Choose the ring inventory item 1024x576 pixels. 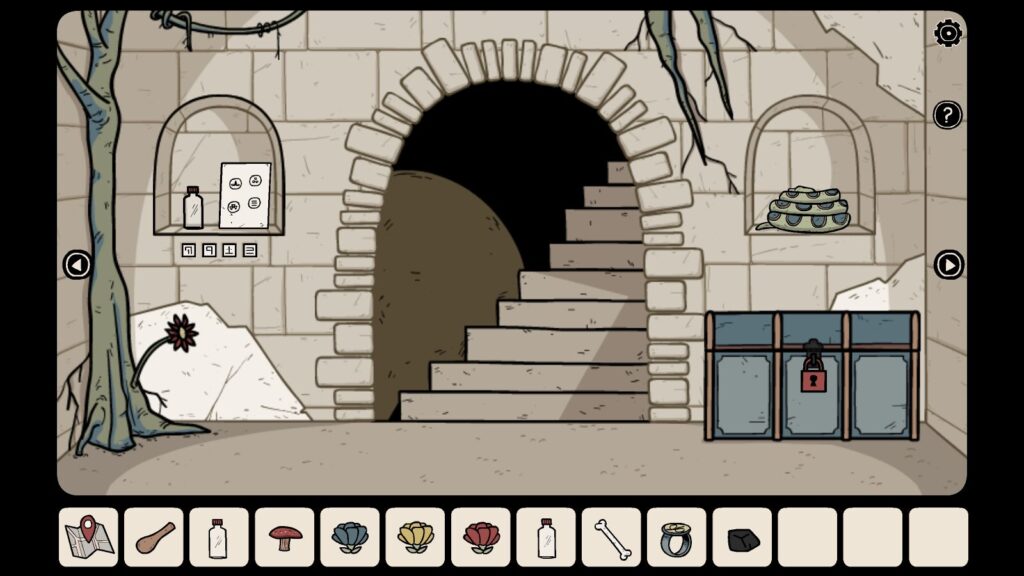coord(677,537)
